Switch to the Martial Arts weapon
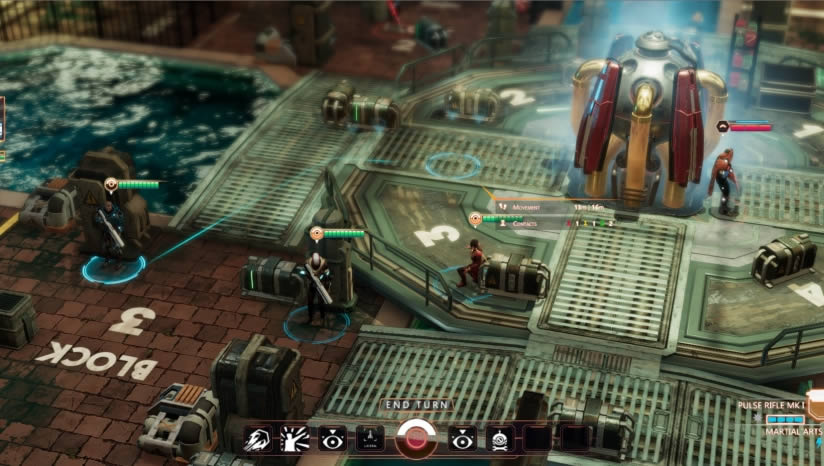The height and width of the screenshot is (466, 824). (x=794, y=431)
